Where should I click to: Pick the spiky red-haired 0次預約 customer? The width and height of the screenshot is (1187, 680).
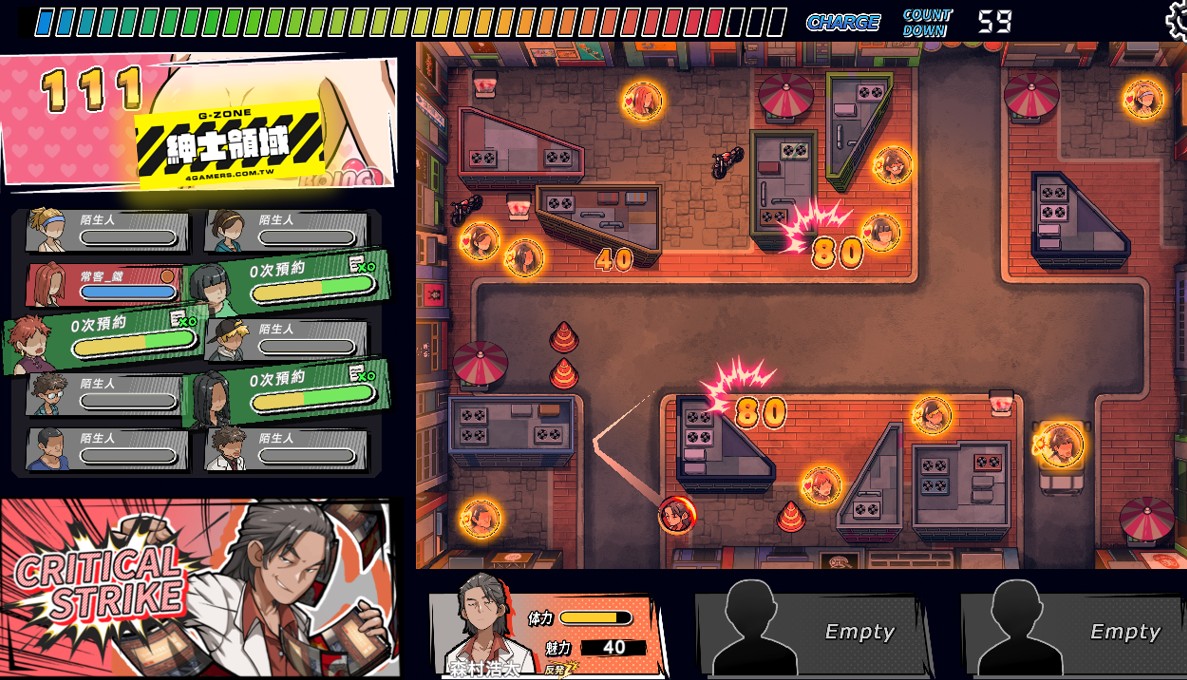coord(105,338)
